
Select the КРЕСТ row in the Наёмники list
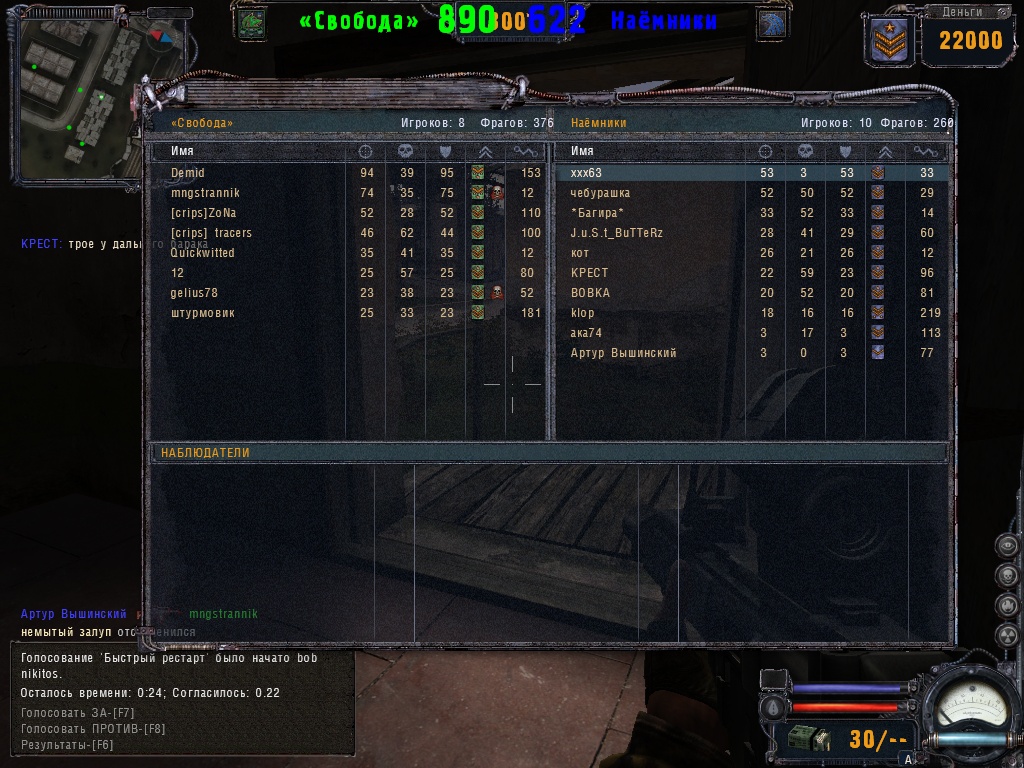tap(589, 273)
